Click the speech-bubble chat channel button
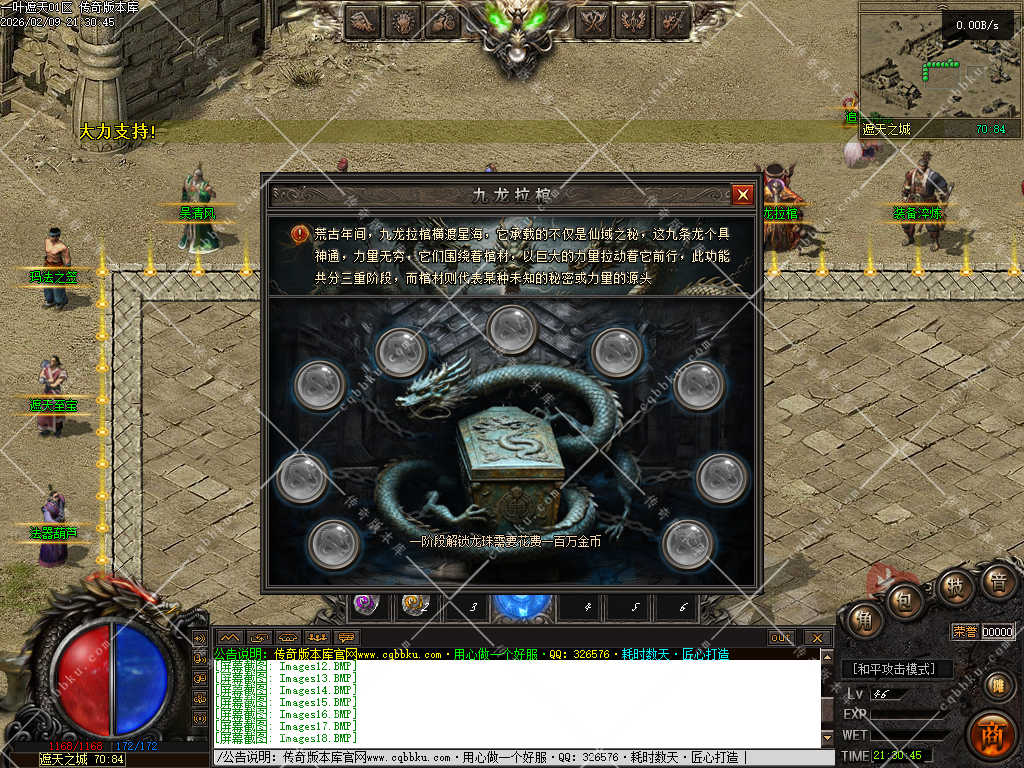The height and width of the screenshot is (768, 1024). 347,637
